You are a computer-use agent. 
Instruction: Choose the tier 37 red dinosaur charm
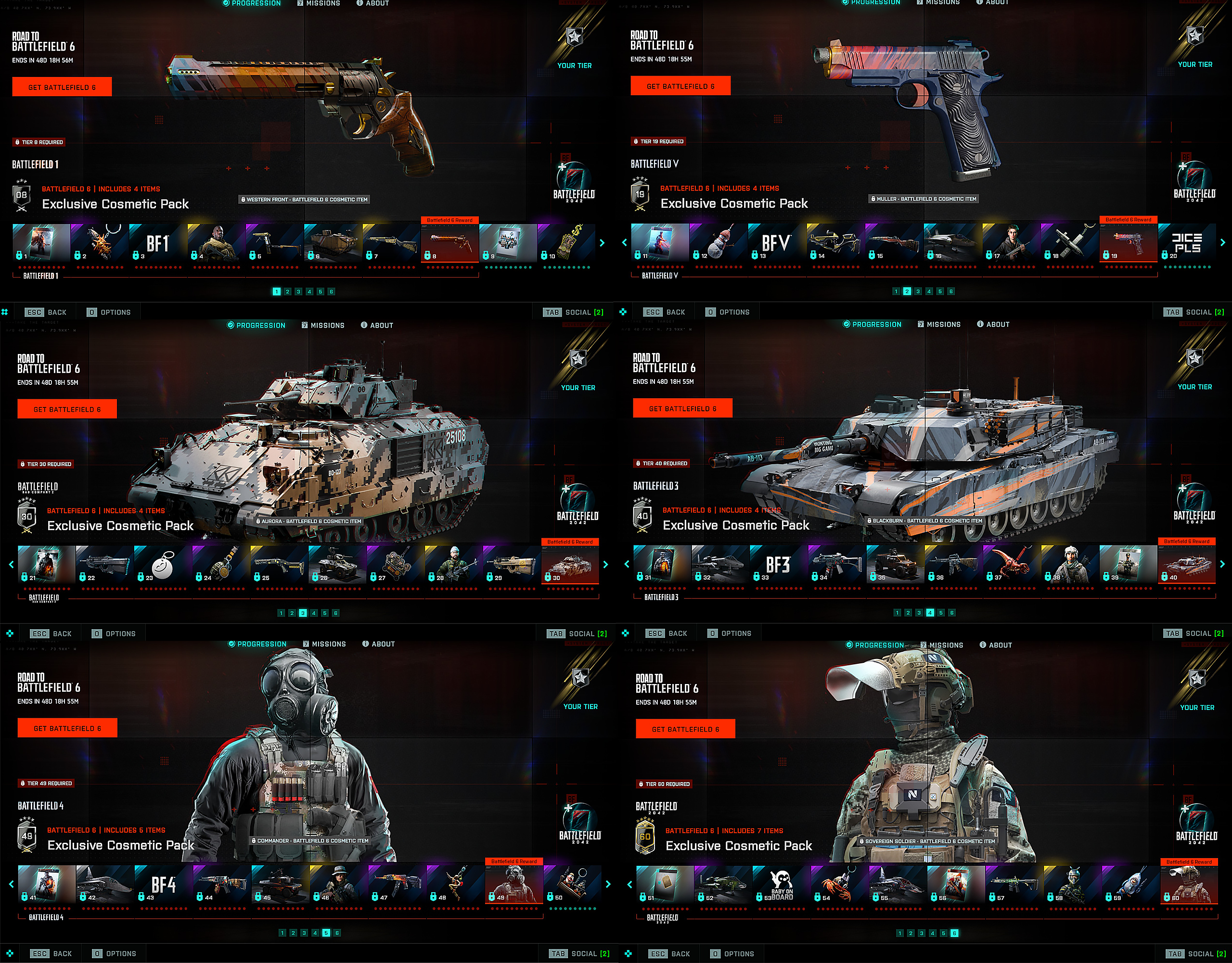pos(1012,564)
